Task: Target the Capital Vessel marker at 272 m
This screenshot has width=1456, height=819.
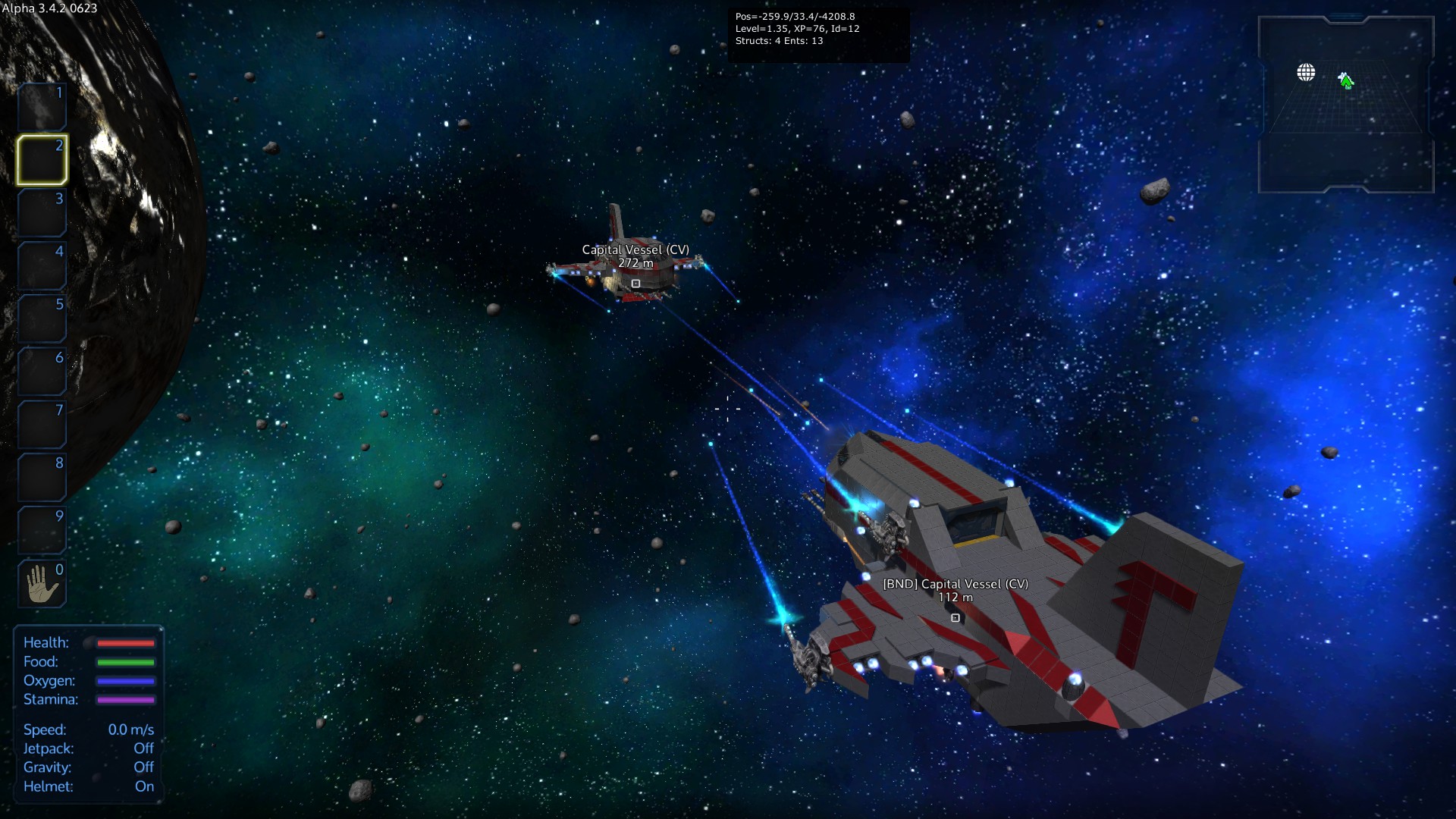Action: click(635, 284)
